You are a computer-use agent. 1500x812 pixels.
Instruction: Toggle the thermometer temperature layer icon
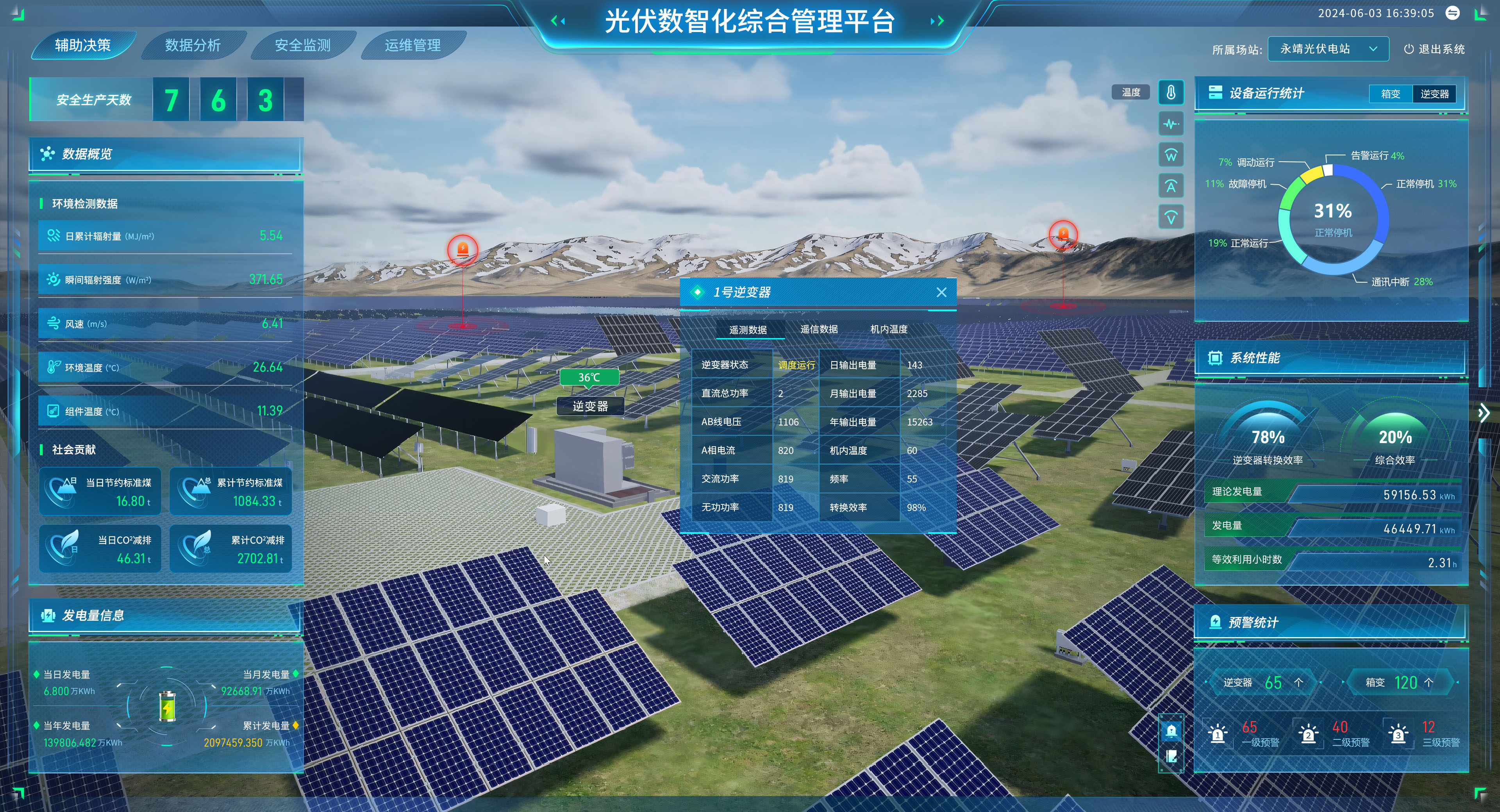(1170, 93)
